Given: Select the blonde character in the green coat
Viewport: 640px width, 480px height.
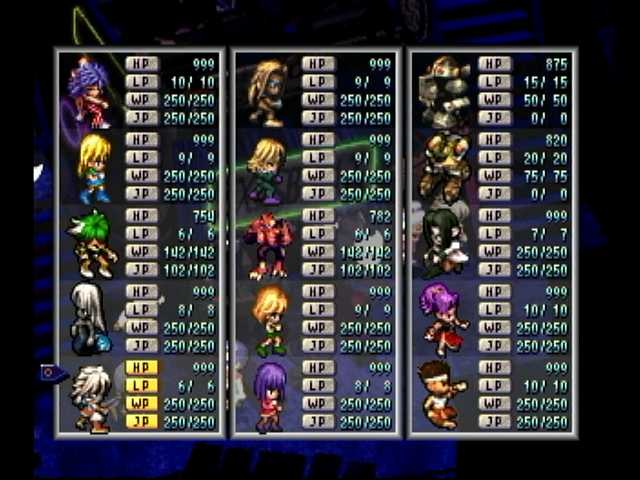Looking at the screenshot, I should 267,168.
